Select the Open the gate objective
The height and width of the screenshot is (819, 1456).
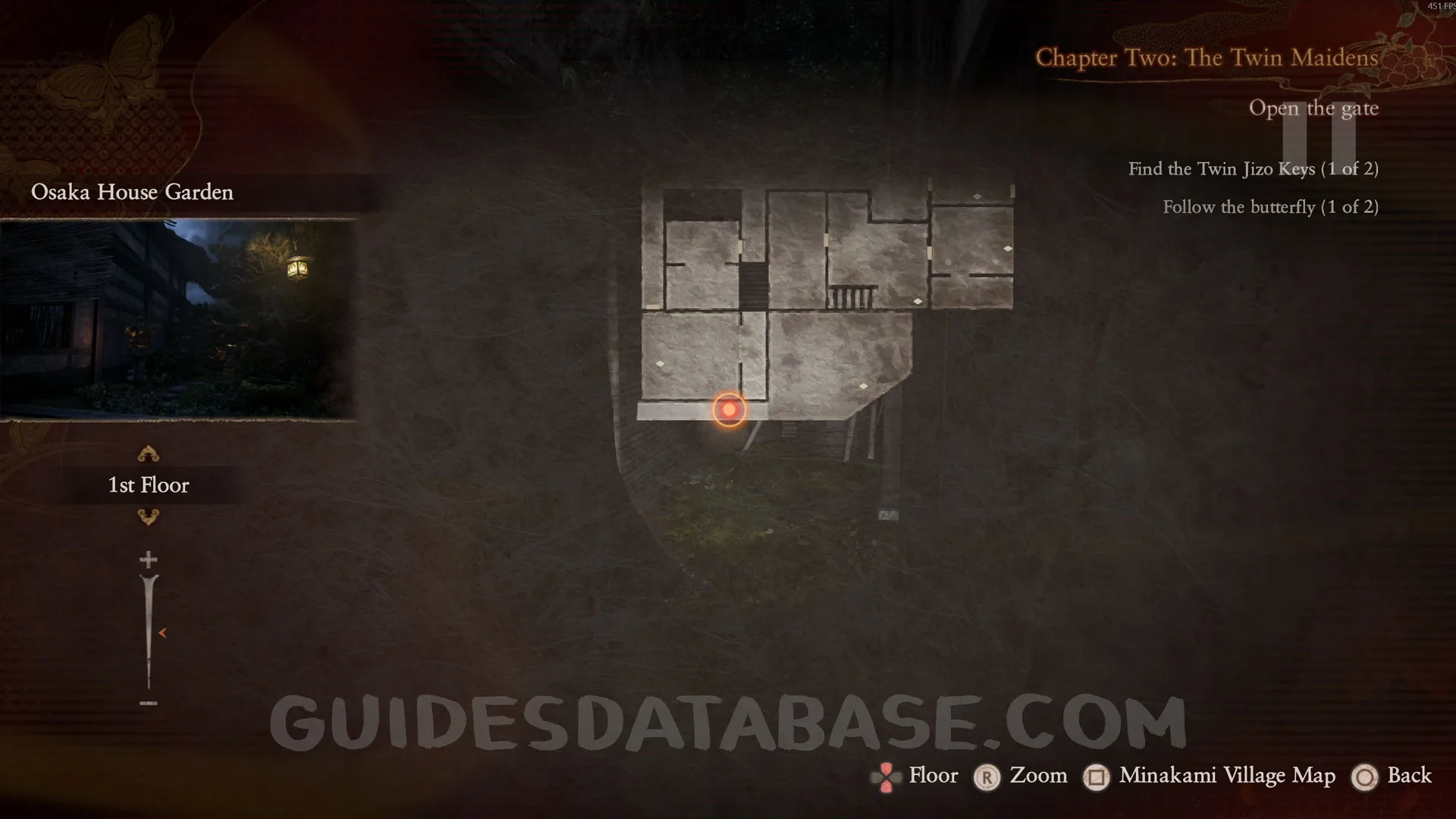click(x=1313, y=108)
